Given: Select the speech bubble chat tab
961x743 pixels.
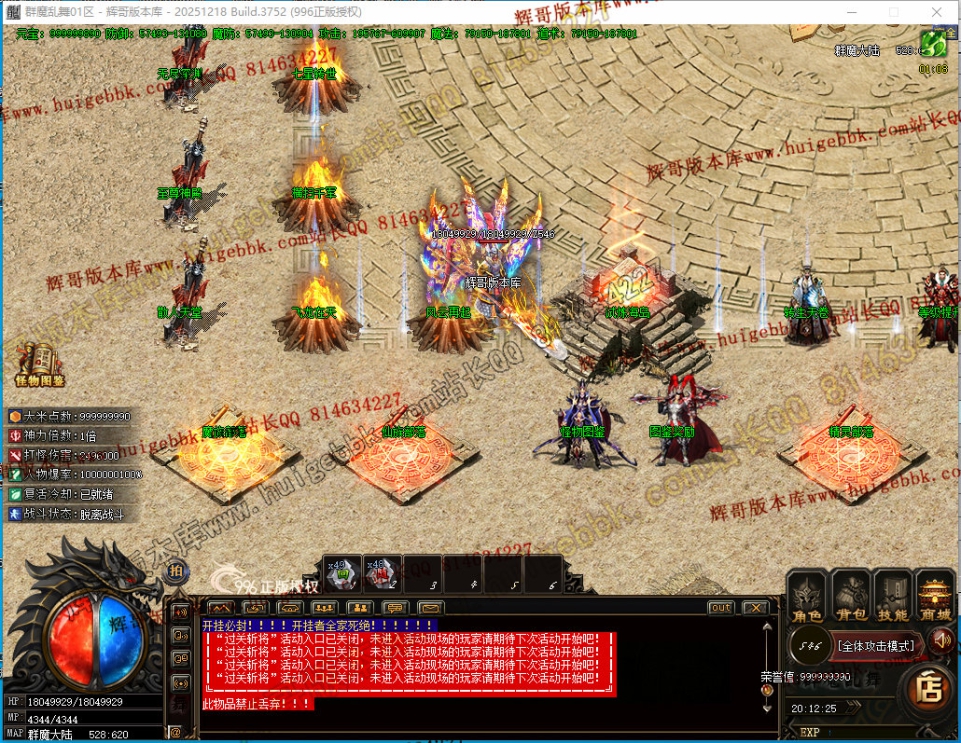Looking at the screenshot, I should pos(396,608).
